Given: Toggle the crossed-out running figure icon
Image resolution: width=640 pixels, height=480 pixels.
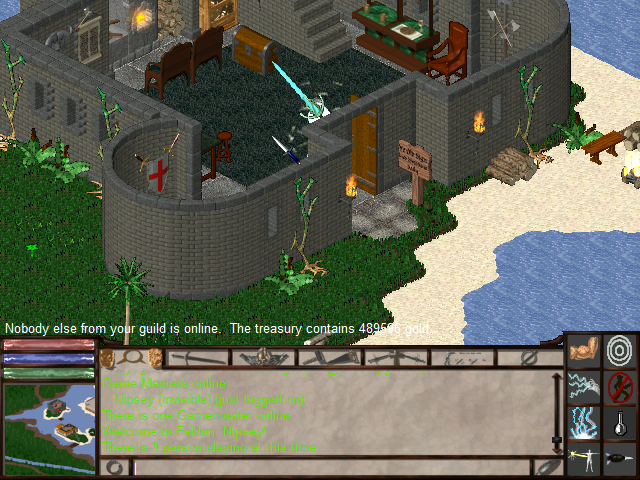Looking at the screenshot, I should 620,386.
